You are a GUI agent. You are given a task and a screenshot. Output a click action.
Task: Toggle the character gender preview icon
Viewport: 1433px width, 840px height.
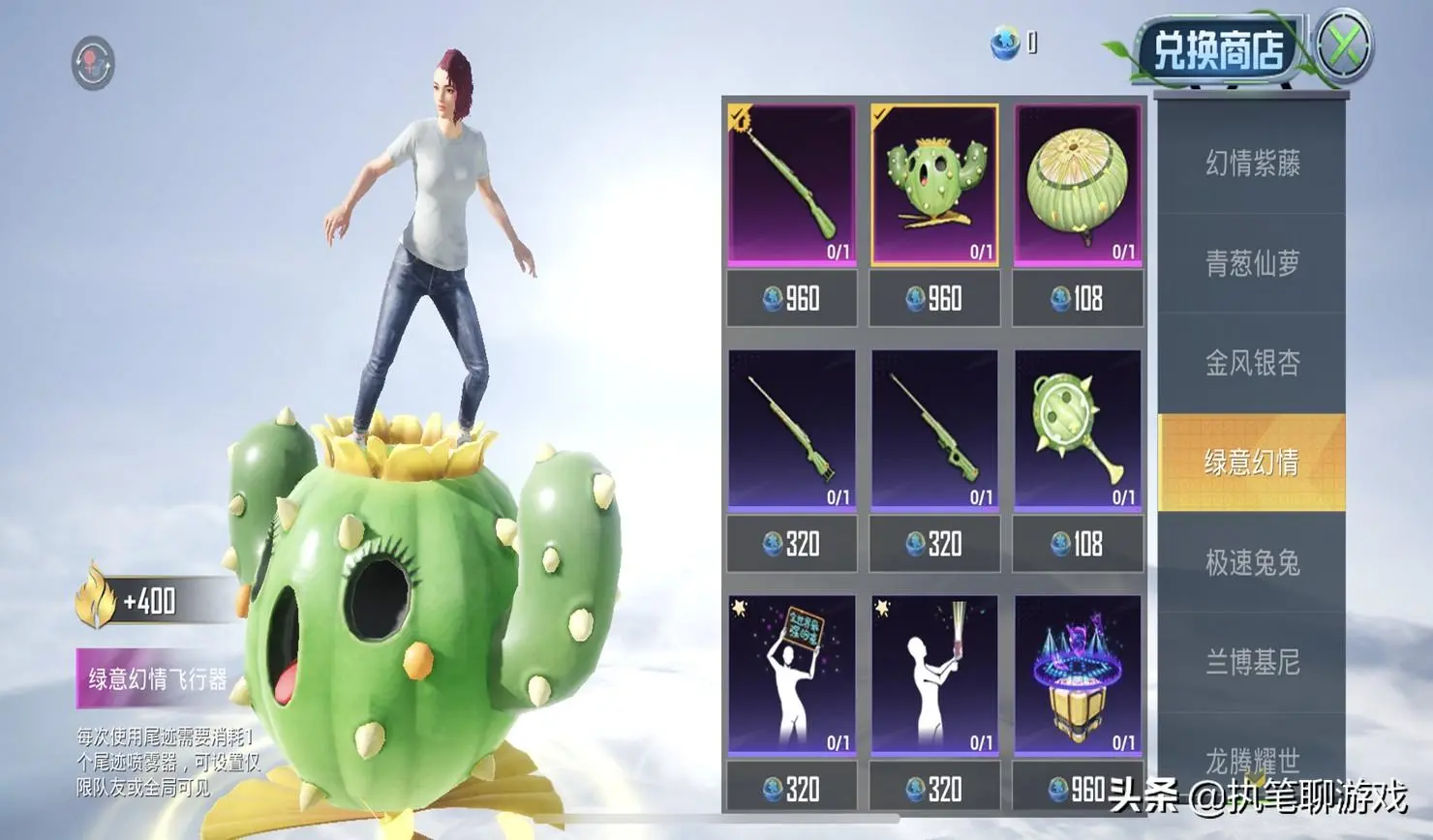[x=93, y=64]
